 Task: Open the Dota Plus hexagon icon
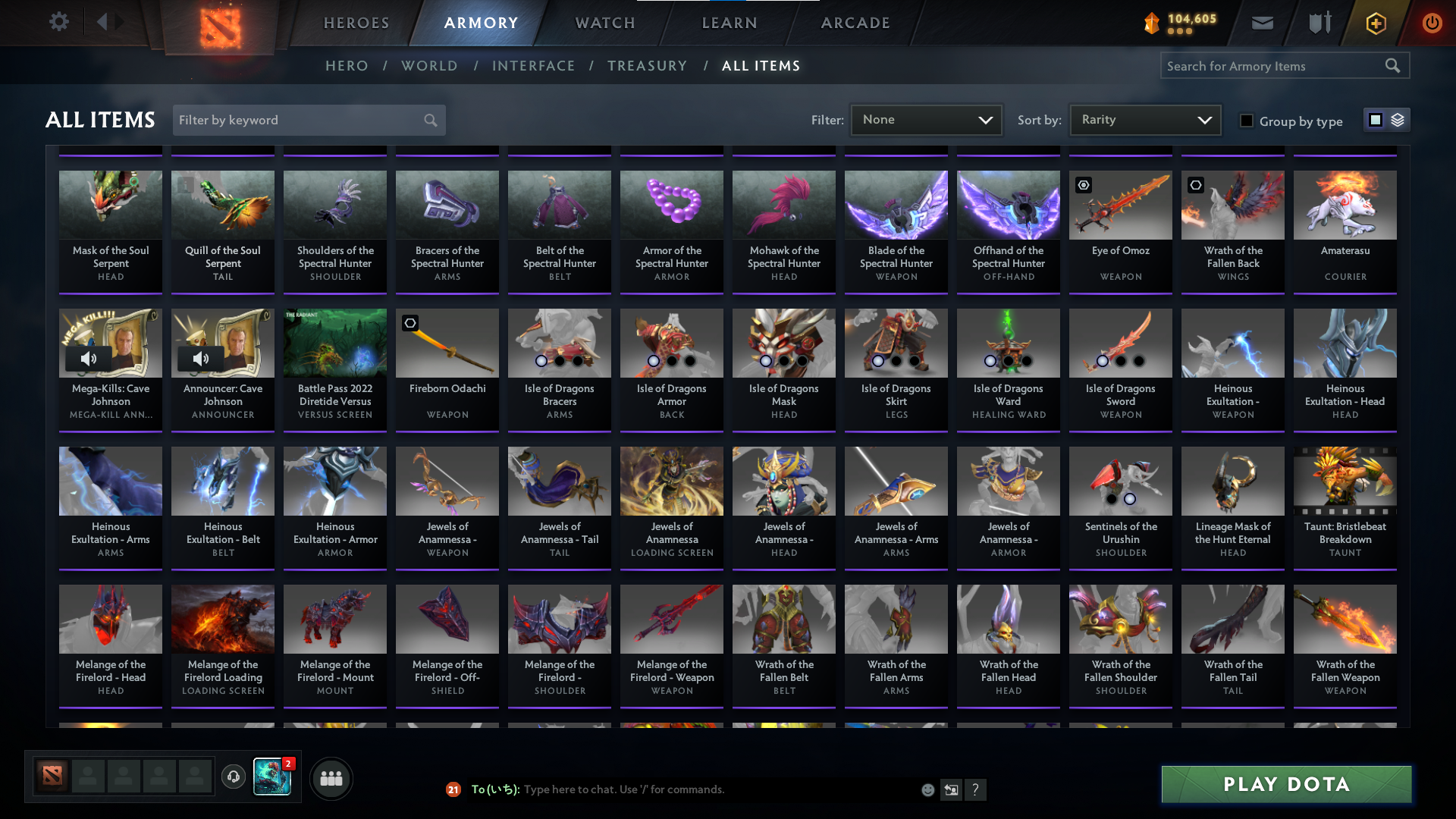click(1376, 23)
